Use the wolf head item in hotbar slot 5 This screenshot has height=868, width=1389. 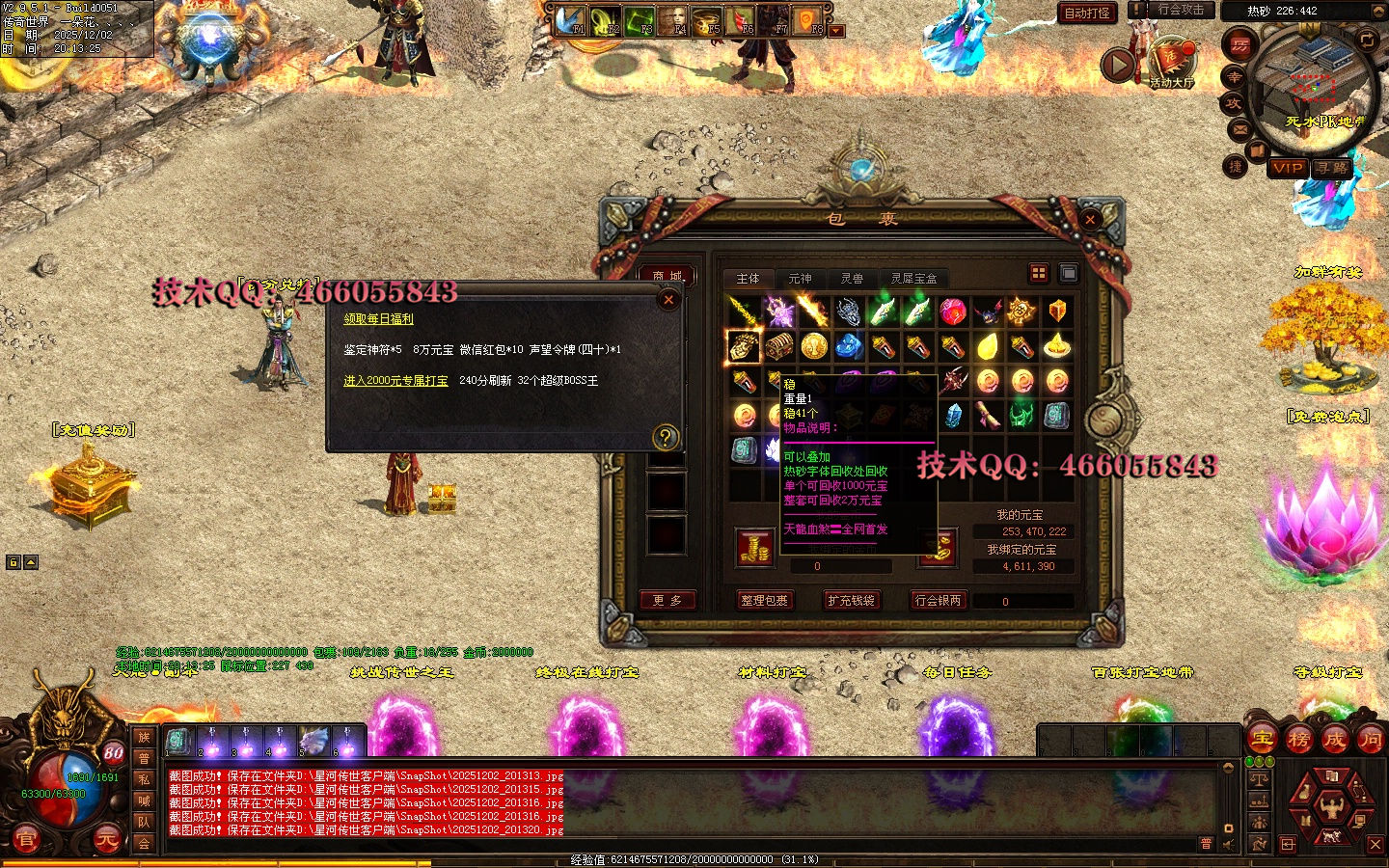[x=313, y=741]
